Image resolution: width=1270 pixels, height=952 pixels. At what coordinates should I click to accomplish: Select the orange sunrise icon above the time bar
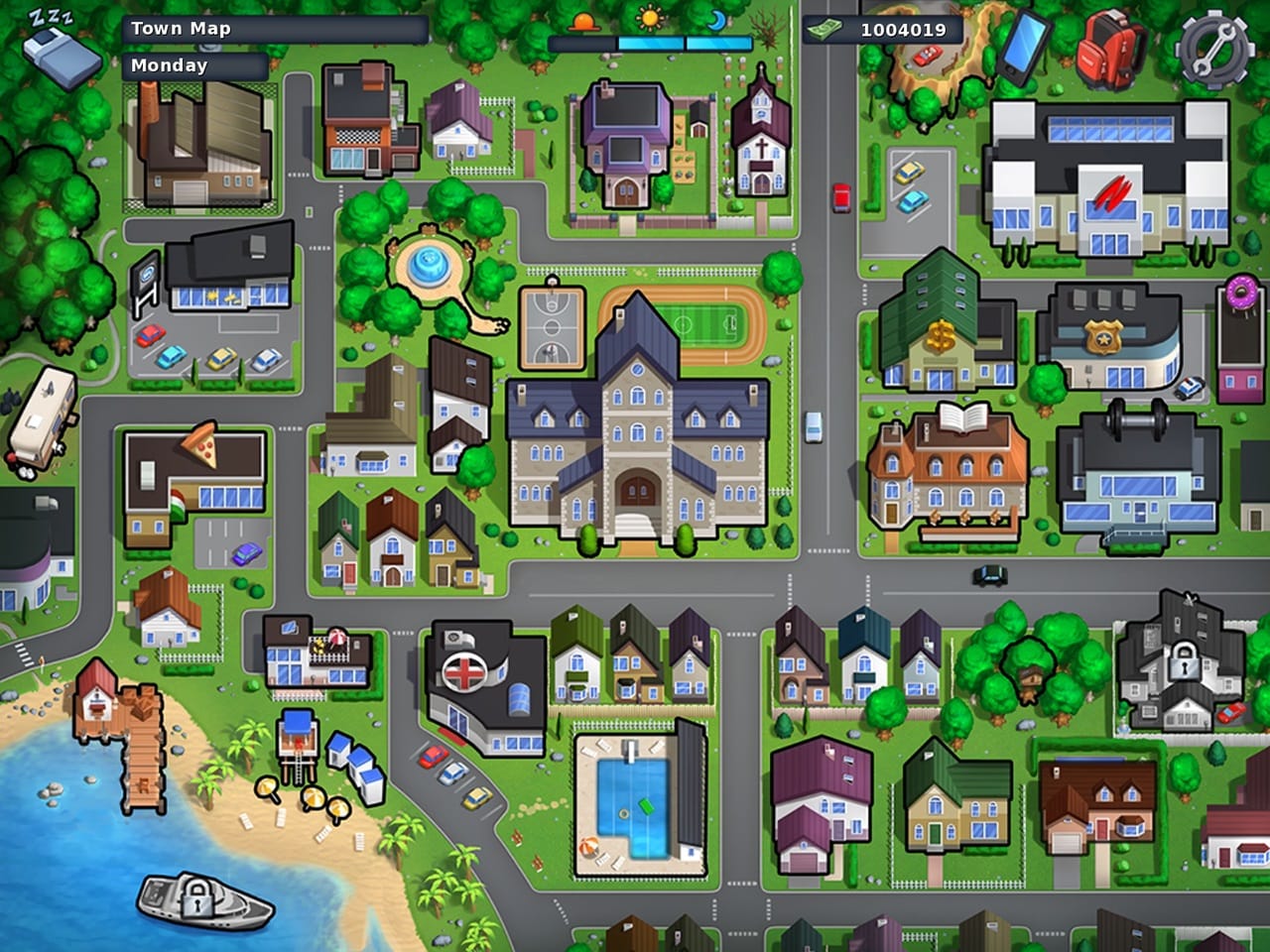click(584, 20)
